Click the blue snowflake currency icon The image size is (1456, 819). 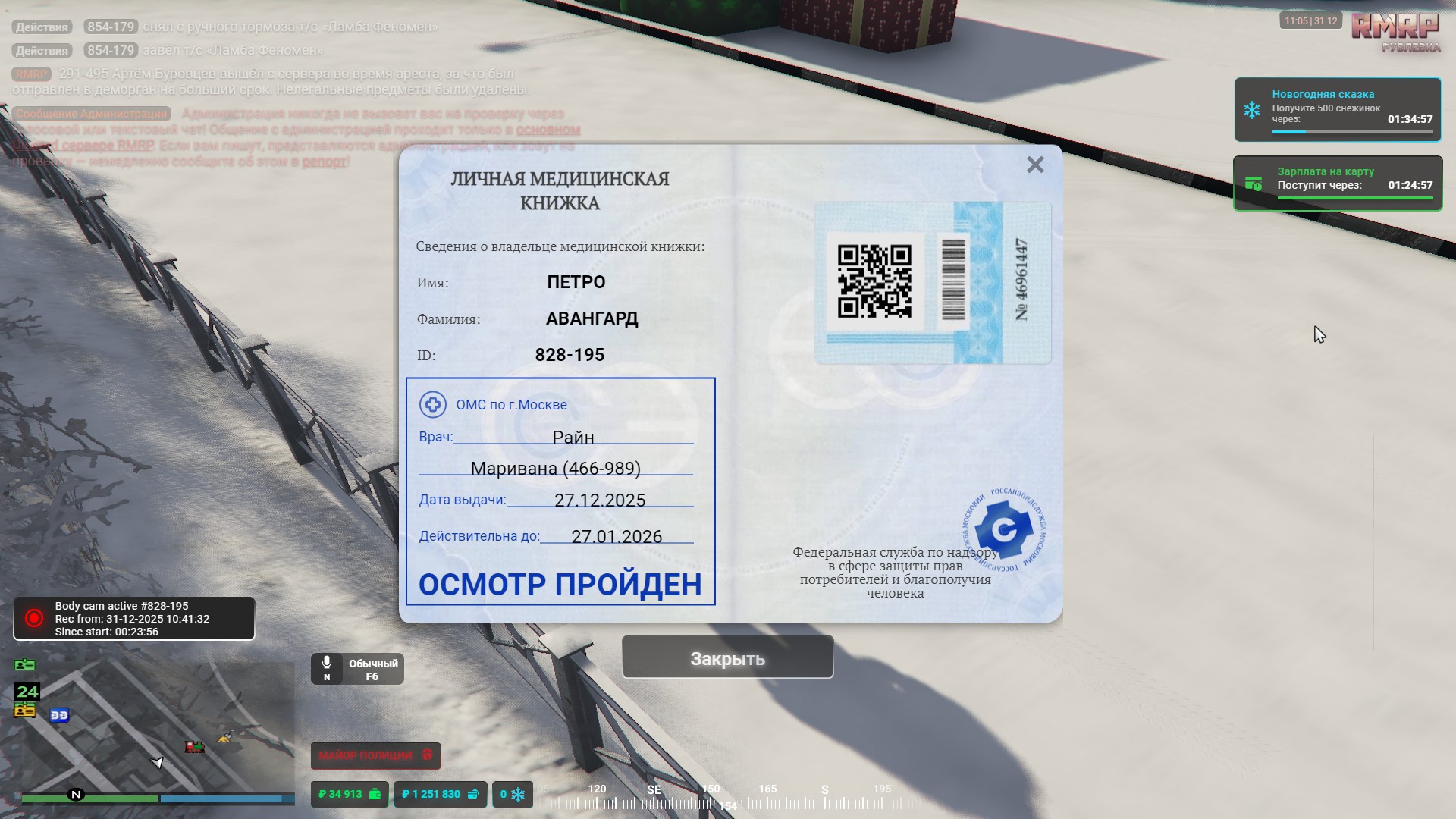[519, 794]
